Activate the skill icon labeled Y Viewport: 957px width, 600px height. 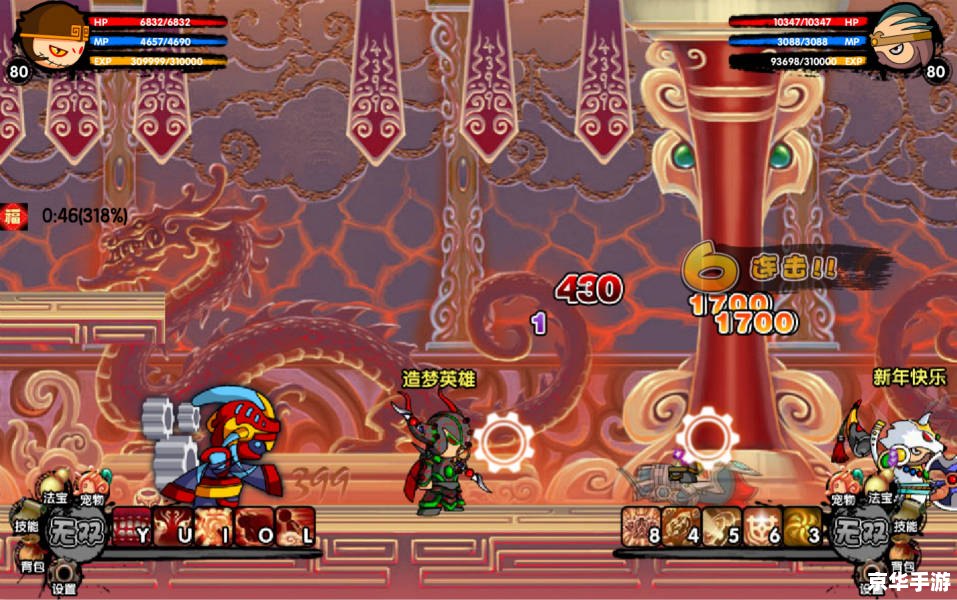point(131,526)
